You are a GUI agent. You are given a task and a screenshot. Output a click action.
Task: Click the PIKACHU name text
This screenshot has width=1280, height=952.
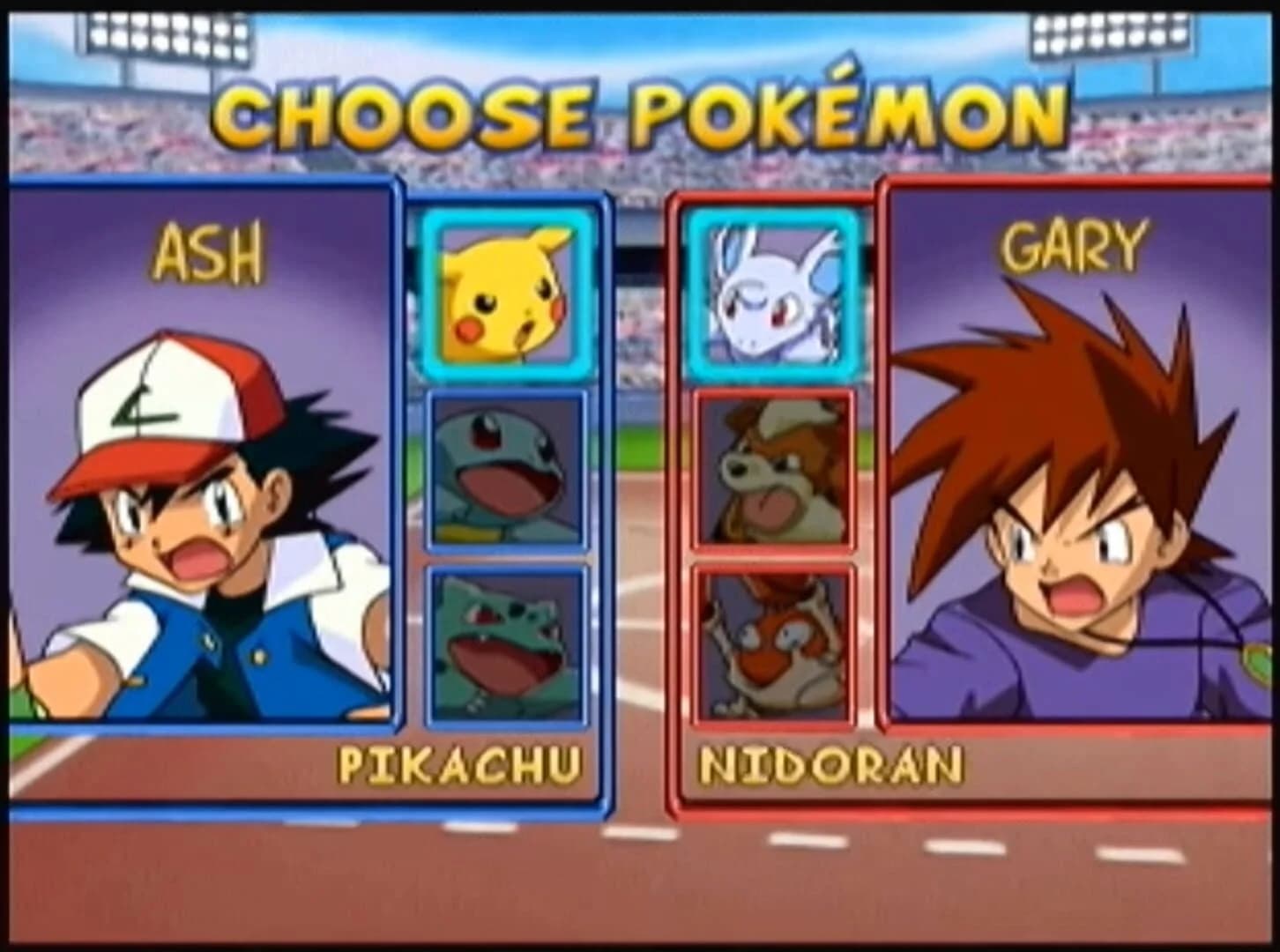point(458,766)
